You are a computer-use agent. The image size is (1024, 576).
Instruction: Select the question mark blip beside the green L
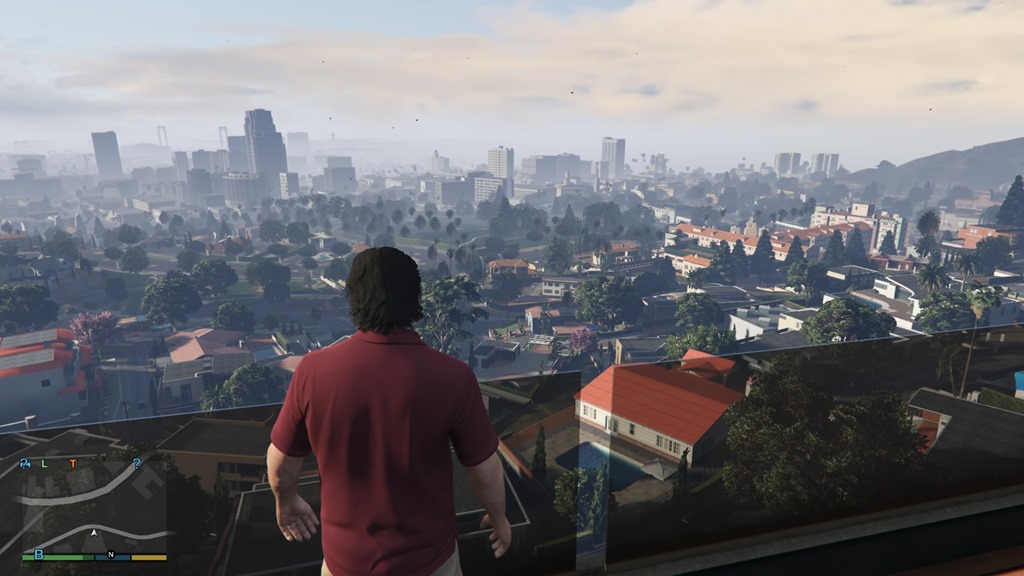pyautogui.click(x=25, y=463)
